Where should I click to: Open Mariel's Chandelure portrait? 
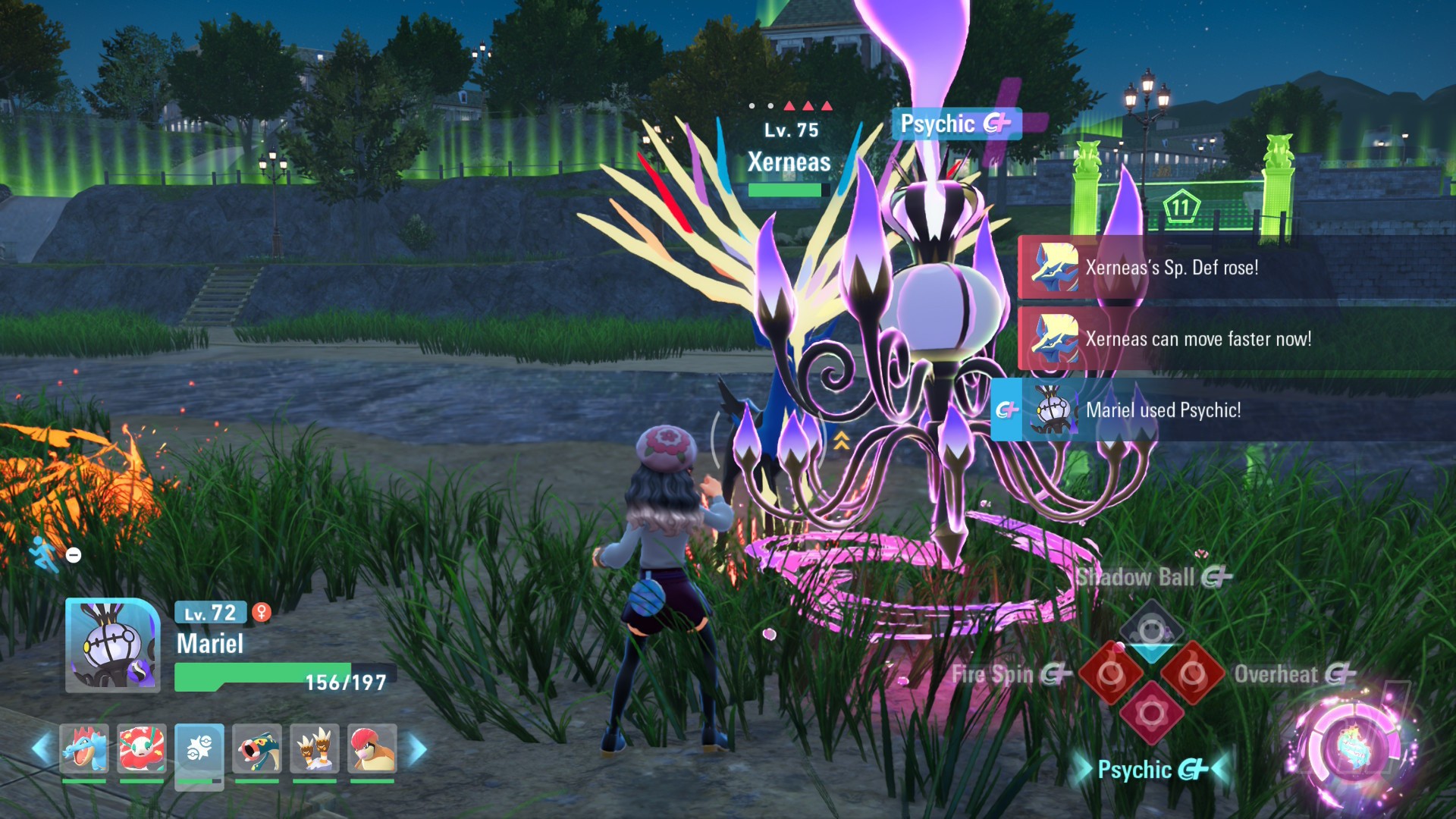pos(113,645)
